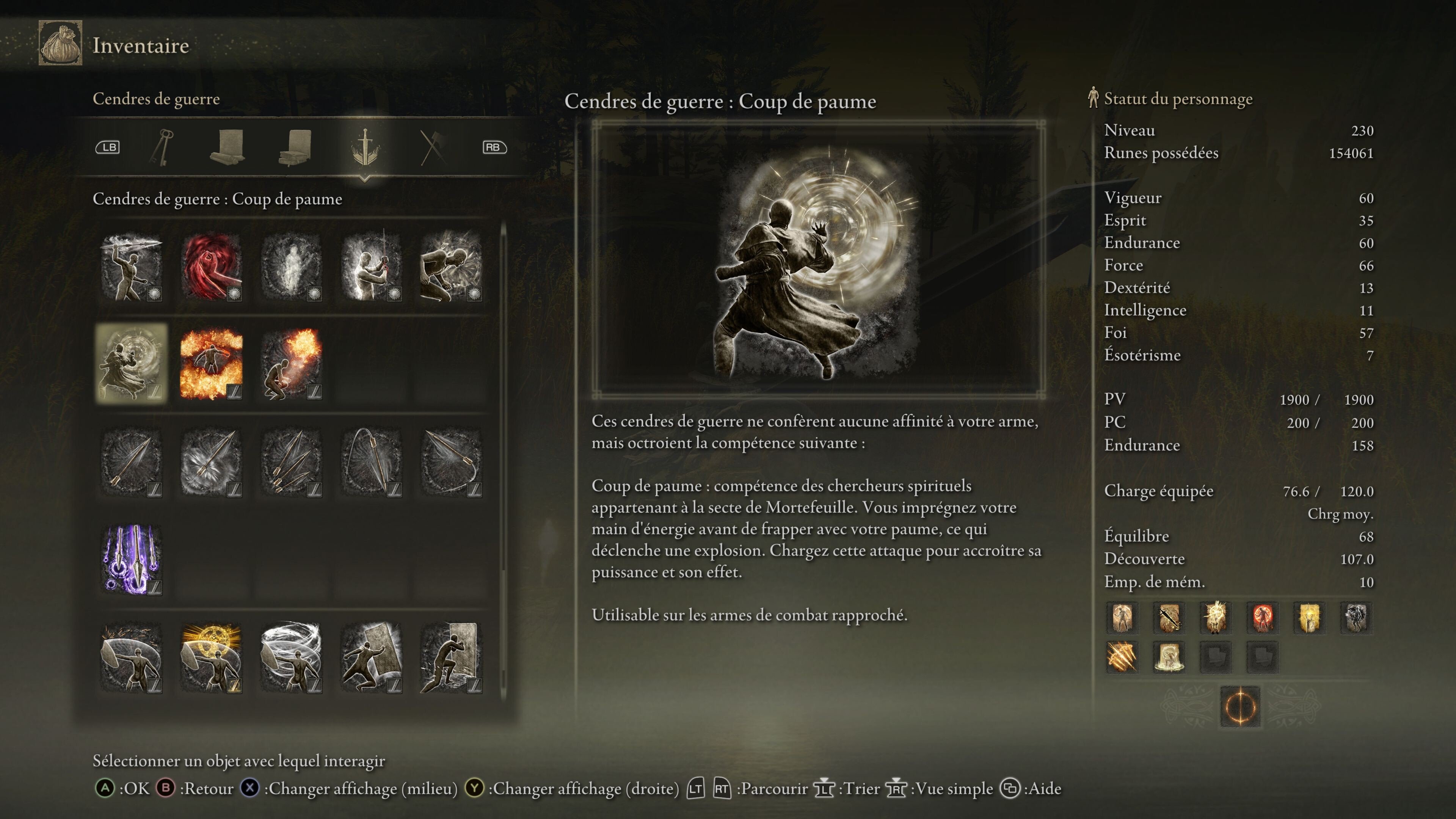This screenshot has height=819, width=1456.
Task: Select the Ashes of War dagger tab
Action: pos(365,147)
